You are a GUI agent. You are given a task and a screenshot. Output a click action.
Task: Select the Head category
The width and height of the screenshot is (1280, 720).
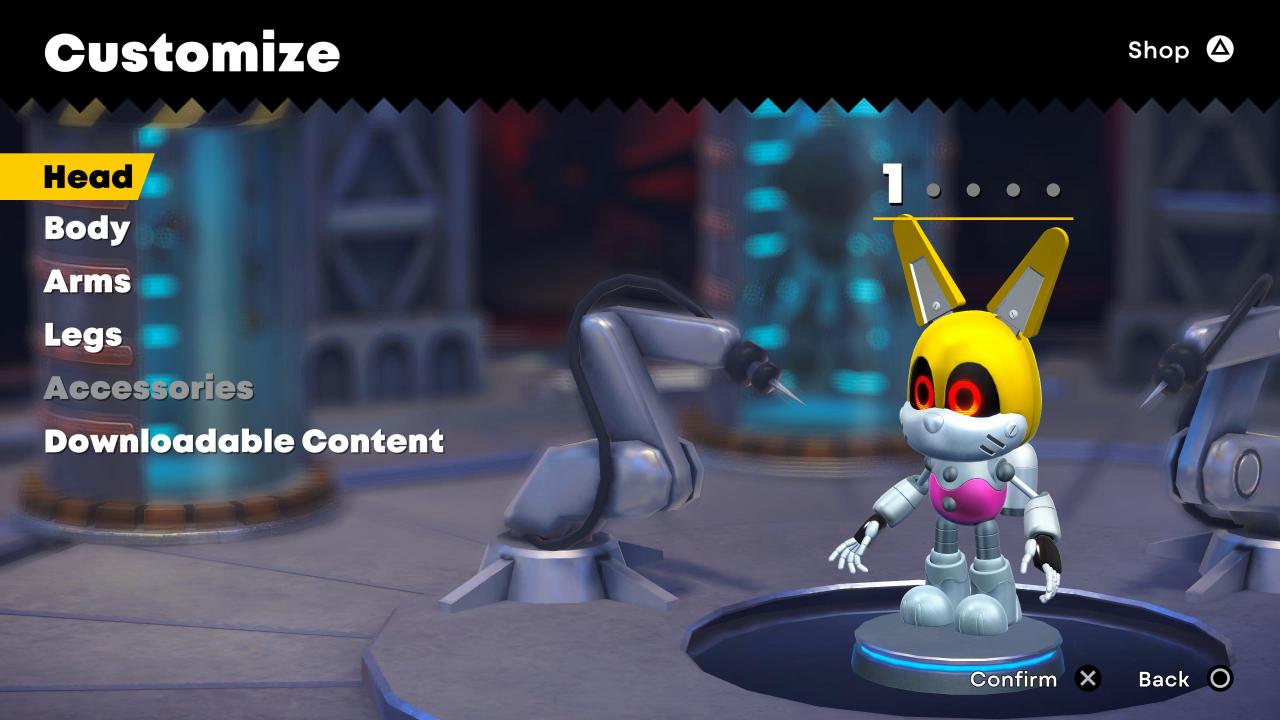tap(88, 177)
